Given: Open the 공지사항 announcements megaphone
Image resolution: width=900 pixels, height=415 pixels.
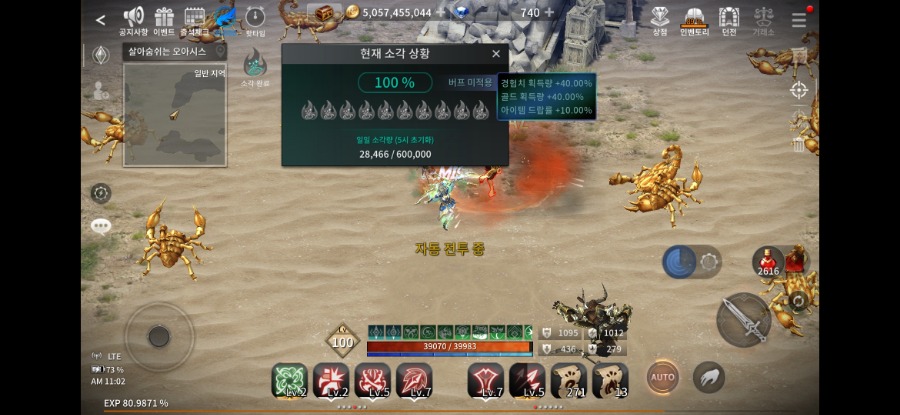Looking at the screenshot, I should pos(133,20).
